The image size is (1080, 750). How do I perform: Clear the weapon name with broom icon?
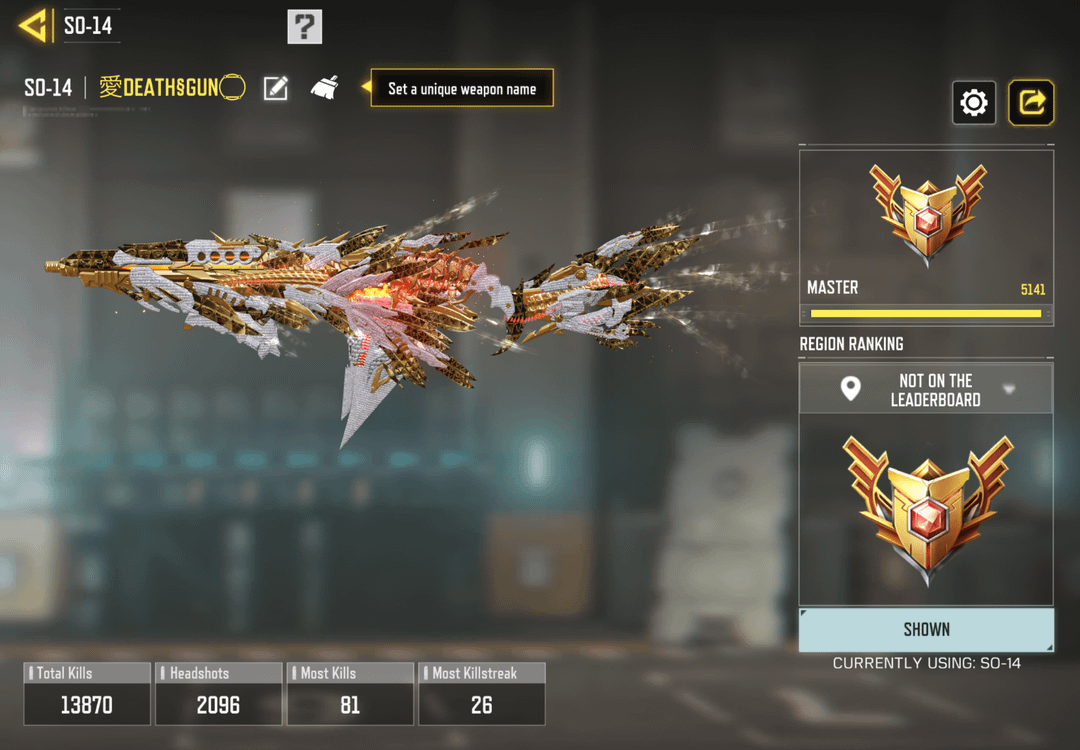(x=324, y=88)
